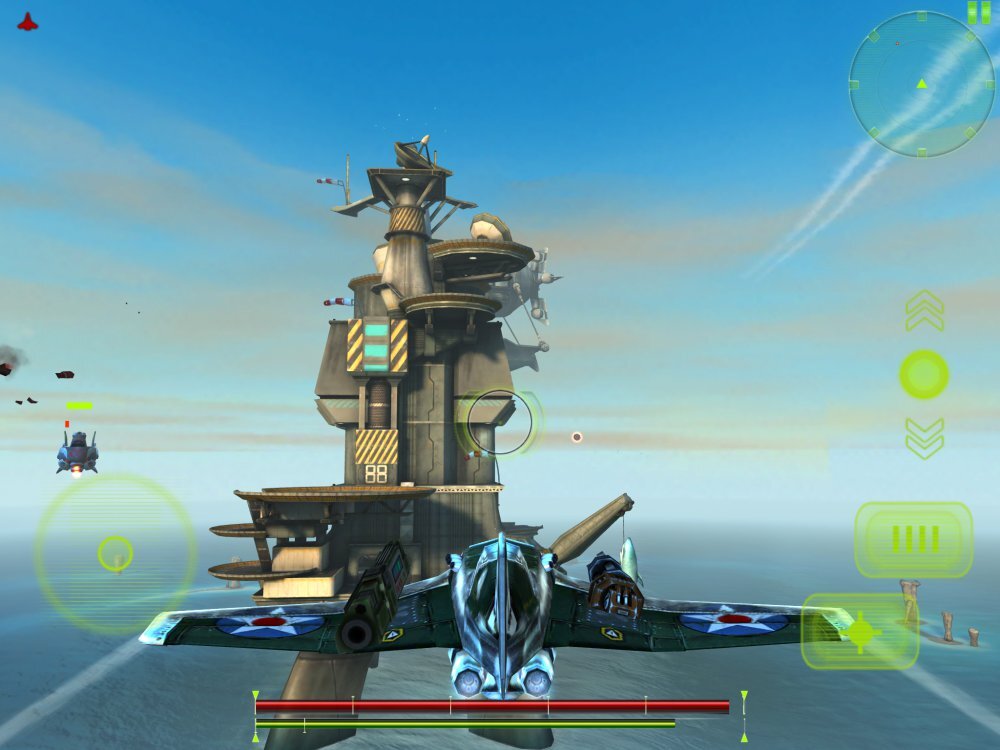Increase throttle with the upward chevrons
The image size is (1000, 750).
[924, 311]
